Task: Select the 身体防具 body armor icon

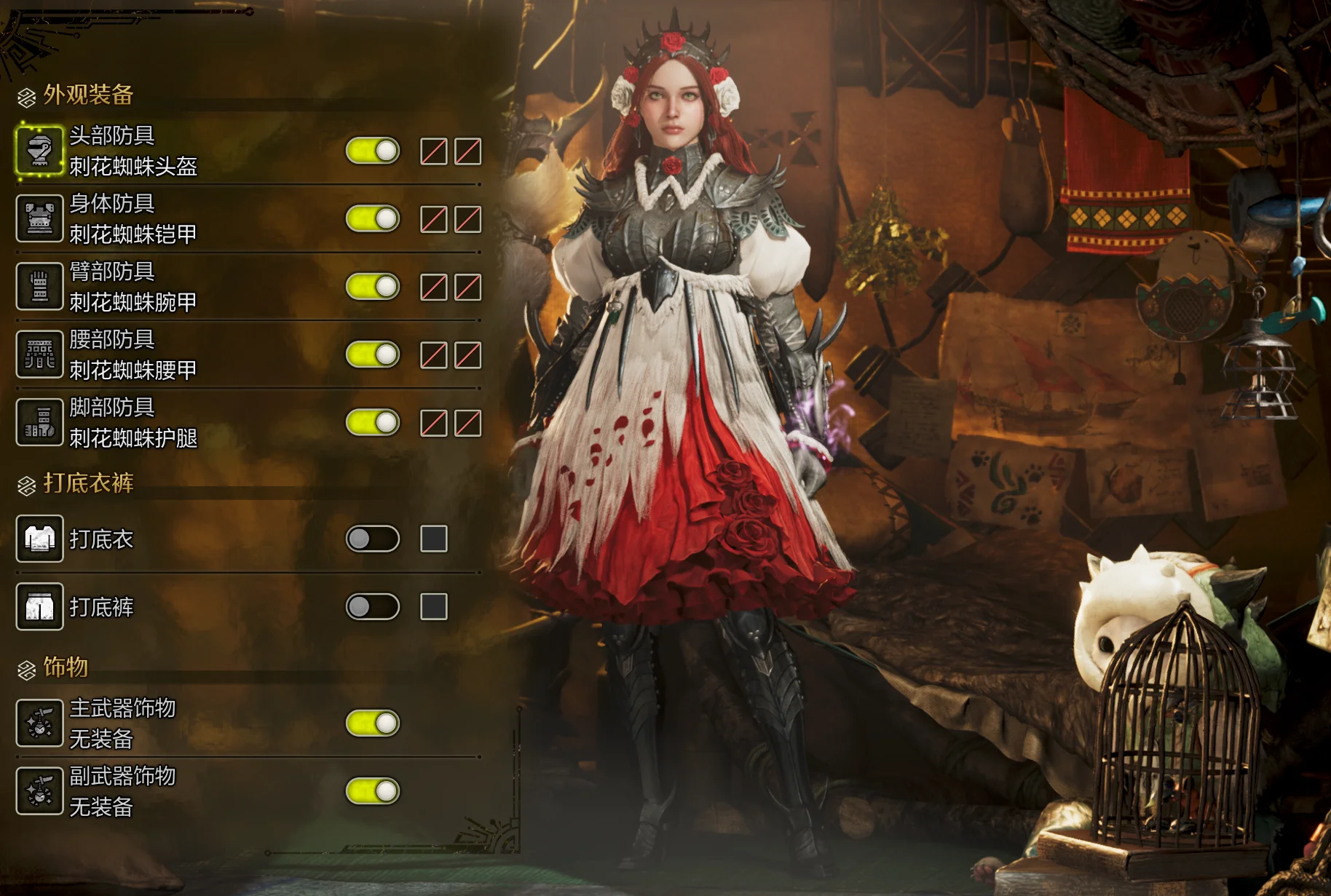Action: [x=39, y=218]
